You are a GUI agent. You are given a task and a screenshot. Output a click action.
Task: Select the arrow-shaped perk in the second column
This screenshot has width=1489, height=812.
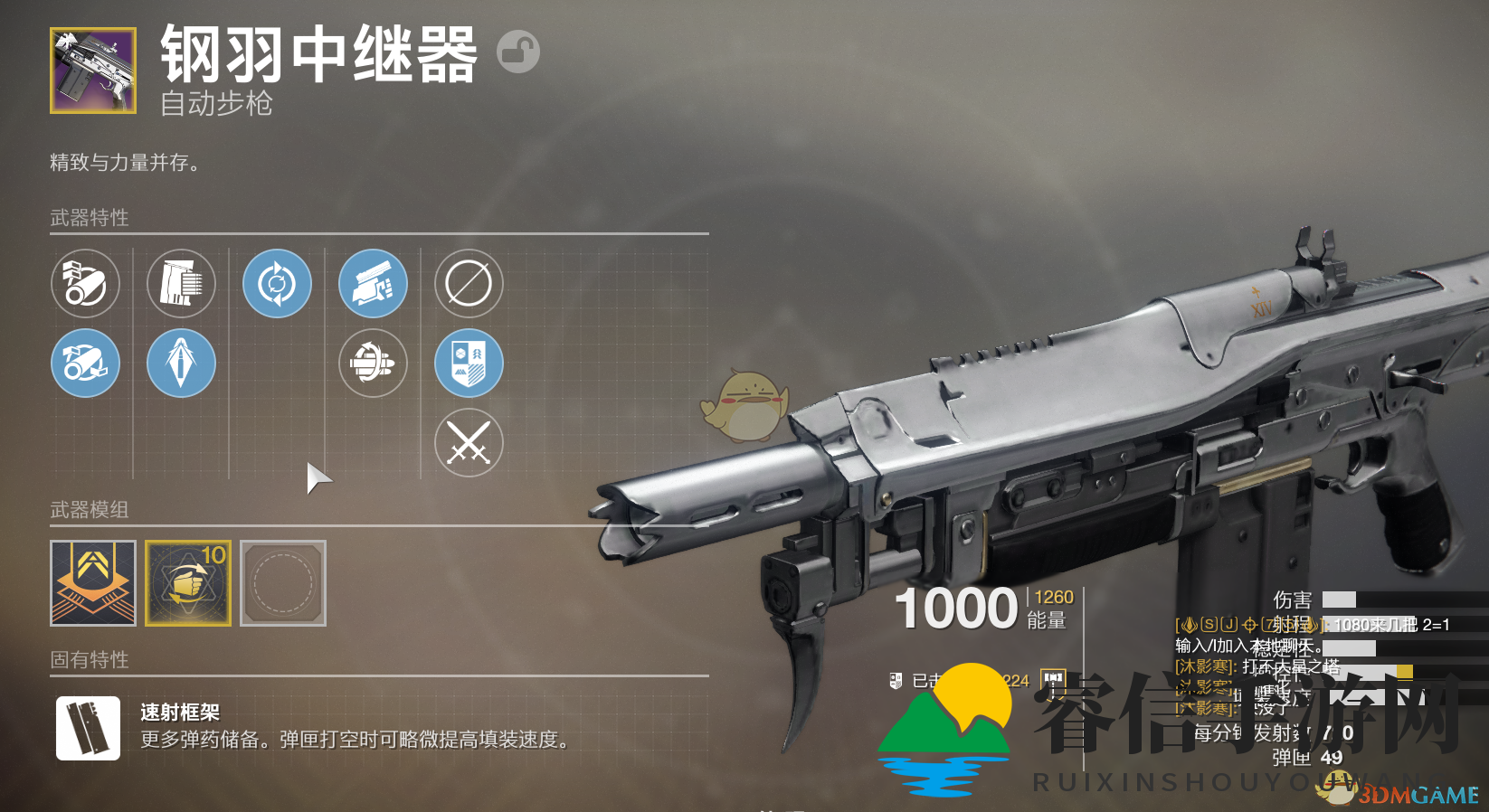[x=181, y=364]
